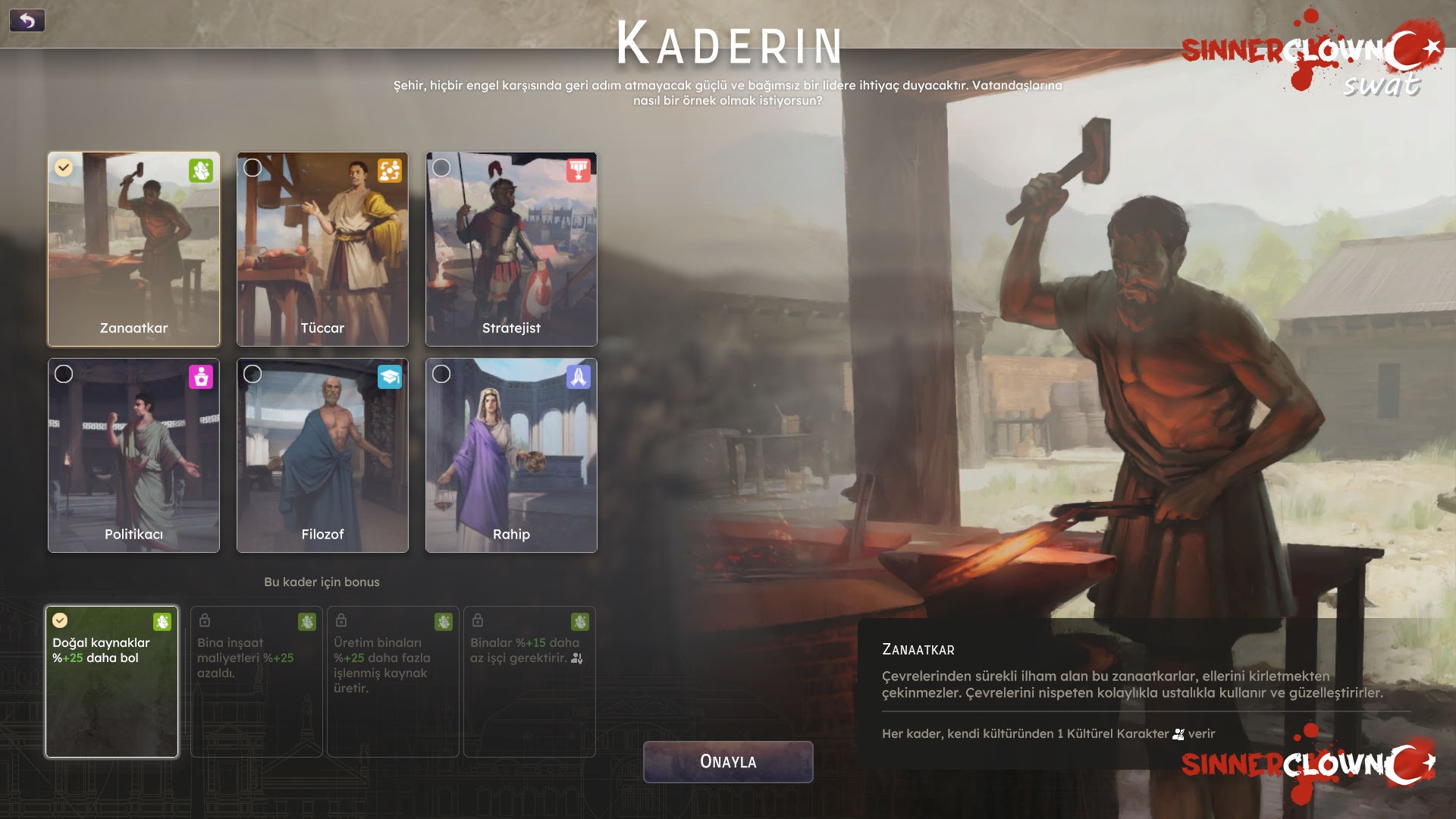Confirm selection with the Onayla button

(x=728, y=761)
